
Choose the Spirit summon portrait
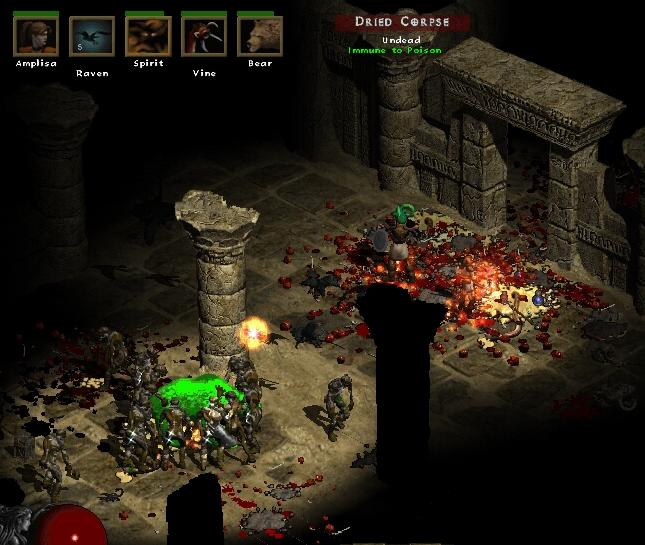point(147,36)
